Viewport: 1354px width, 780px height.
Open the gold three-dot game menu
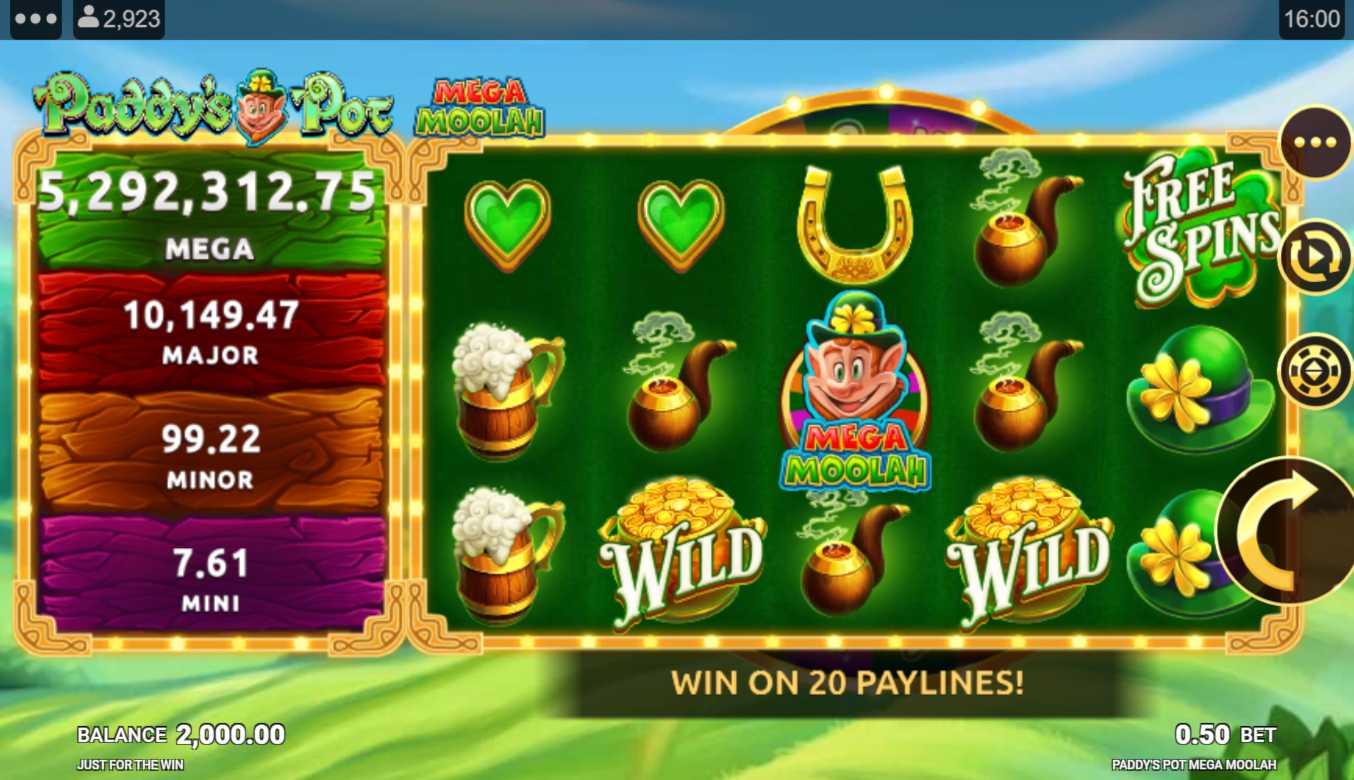click(x=1315, y=142)
